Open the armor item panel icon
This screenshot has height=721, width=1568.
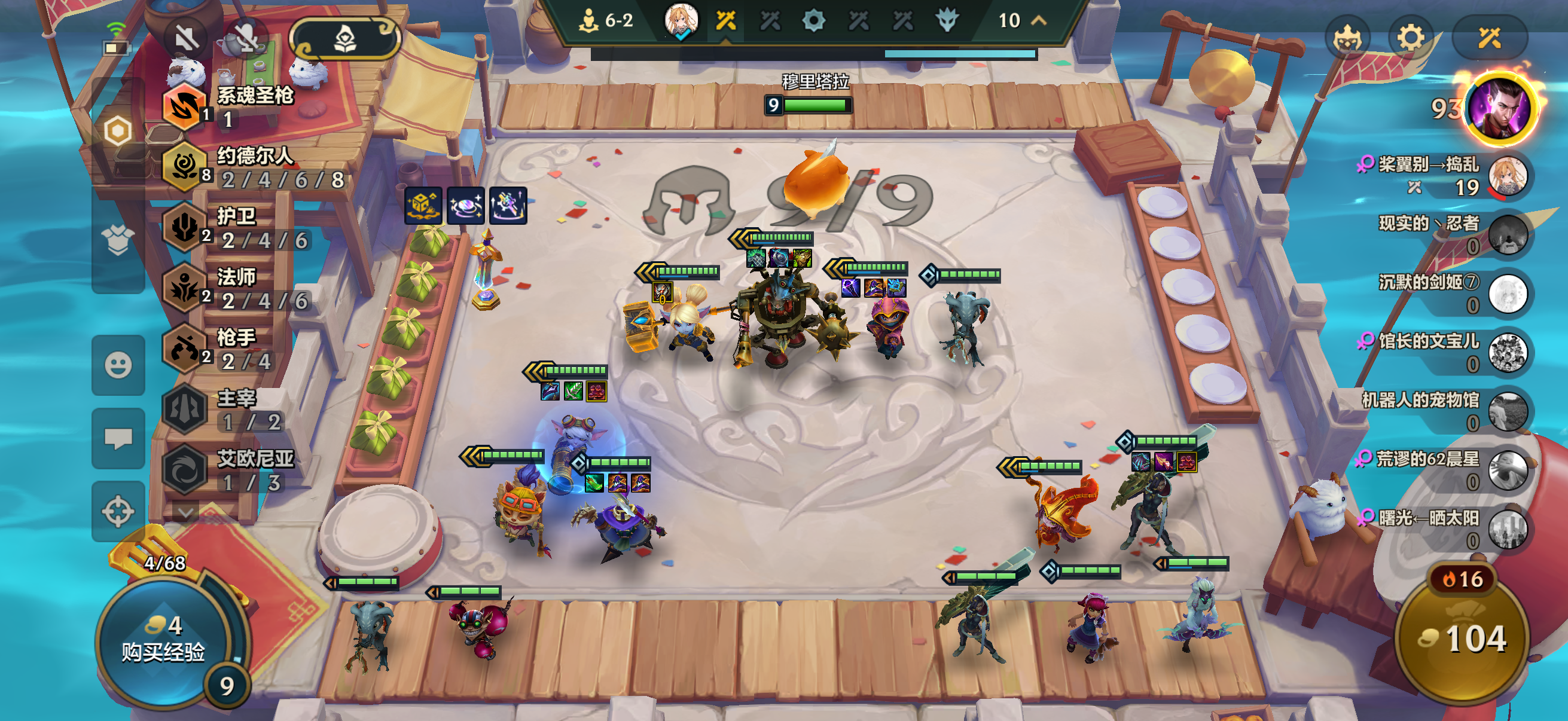coord(118,240)
